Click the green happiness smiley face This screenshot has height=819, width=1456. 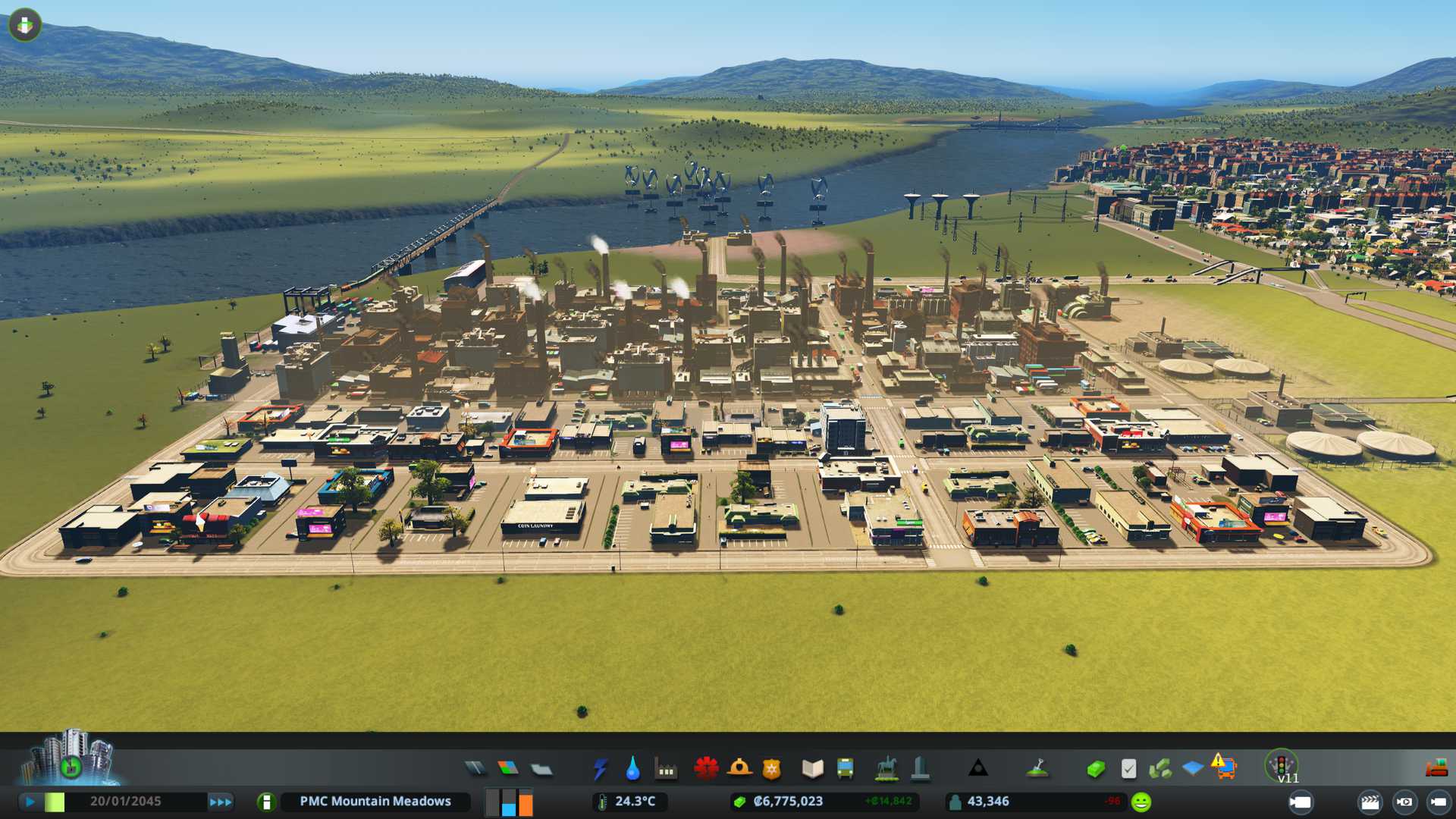pyautogui.click(x=1141, y=802)
